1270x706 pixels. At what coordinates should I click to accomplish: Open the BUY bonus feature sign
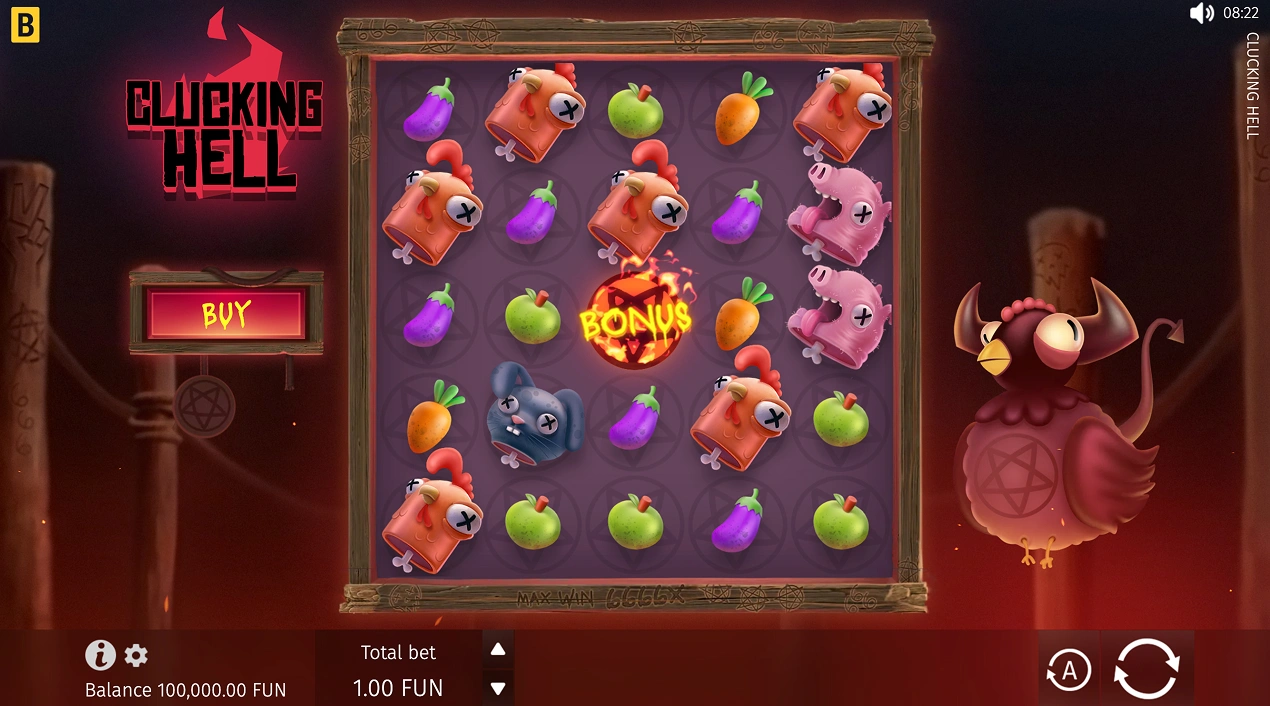[226, 314]
